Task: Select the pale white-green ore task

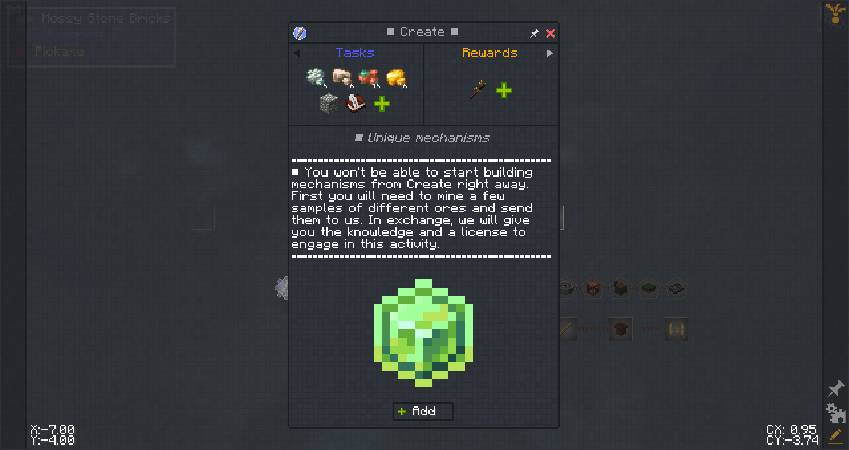Action: click(317, 78)
